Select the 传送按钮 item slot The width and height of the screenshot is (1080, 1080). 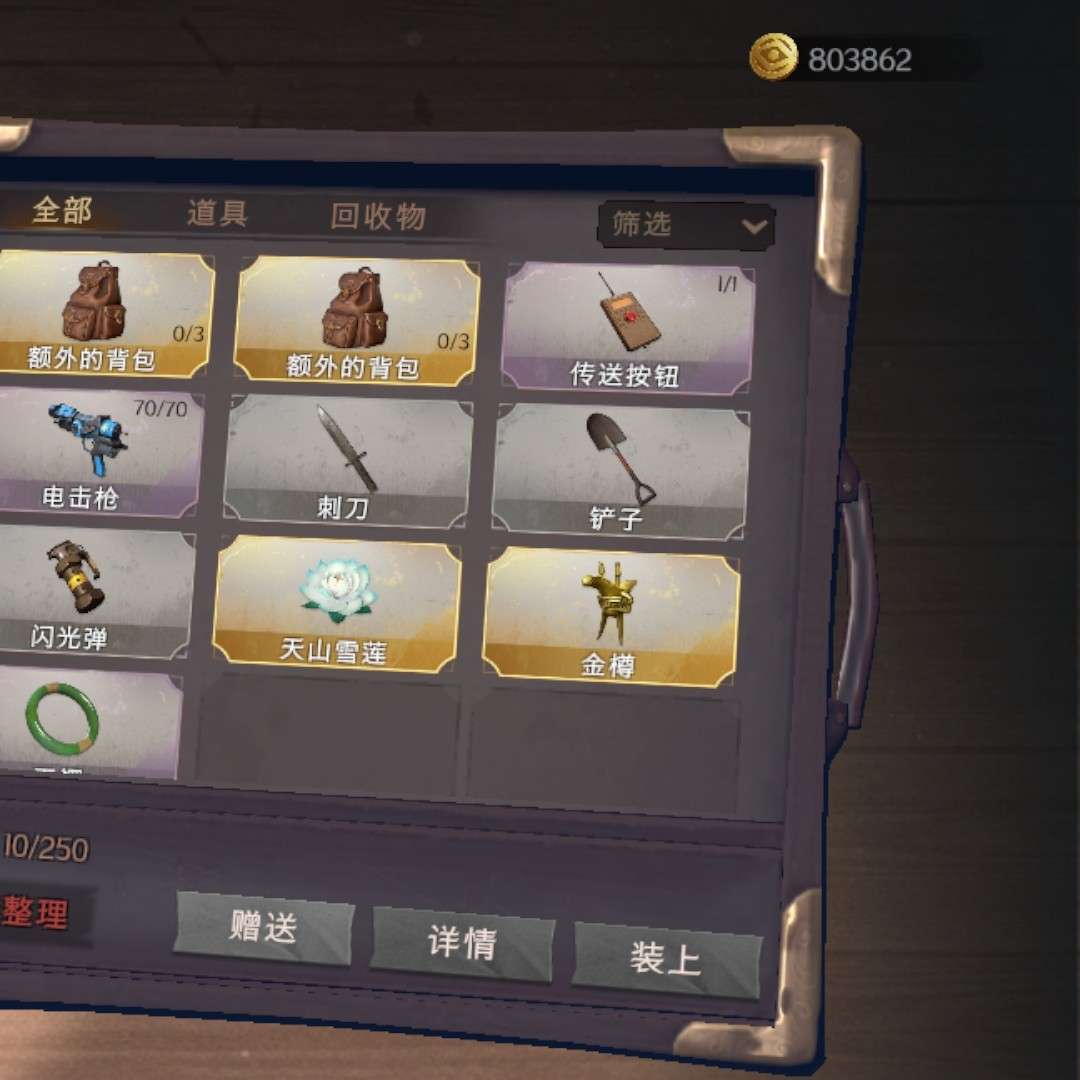click(627, 328)
